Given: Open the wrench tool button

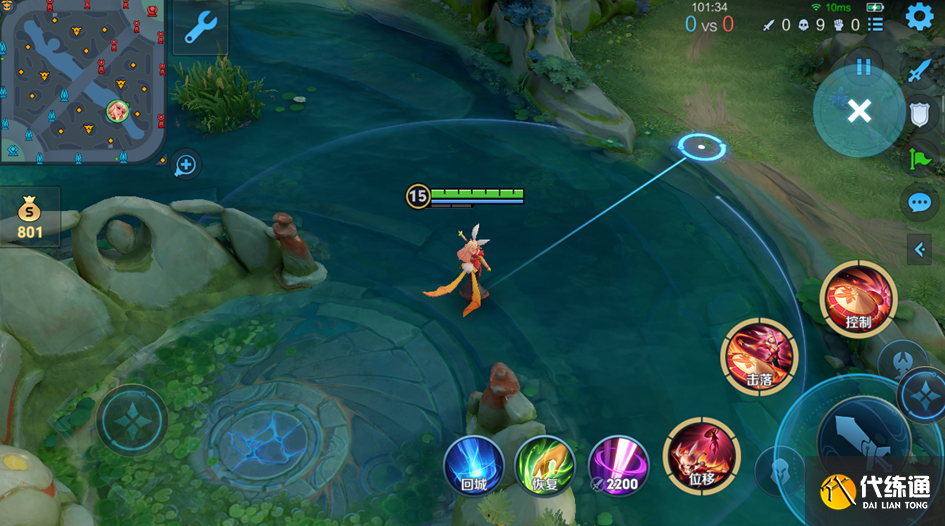Looking at the screenshot, I should point(201,28).
